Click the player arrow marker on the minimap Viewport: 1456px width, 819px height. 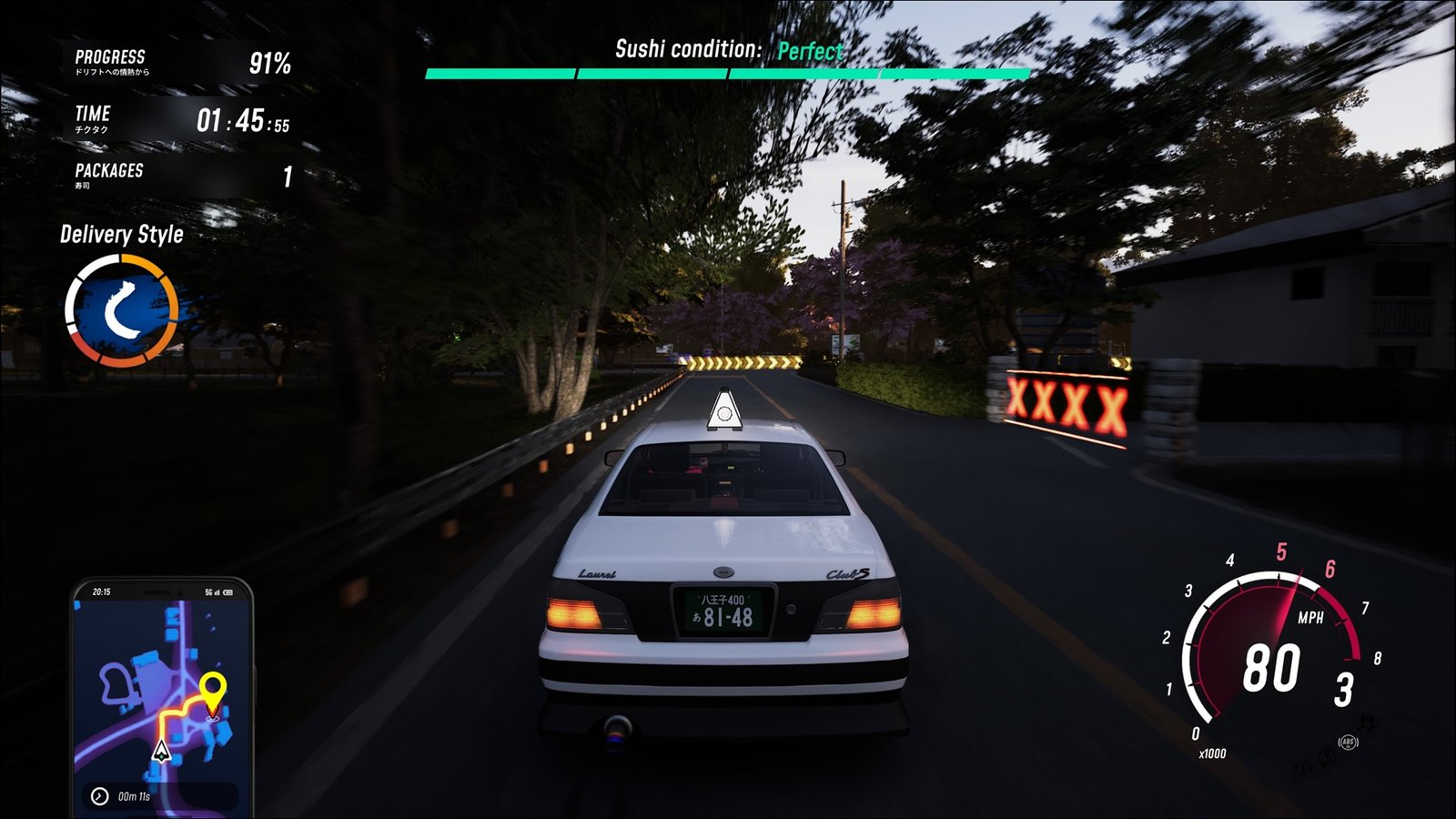161,751
